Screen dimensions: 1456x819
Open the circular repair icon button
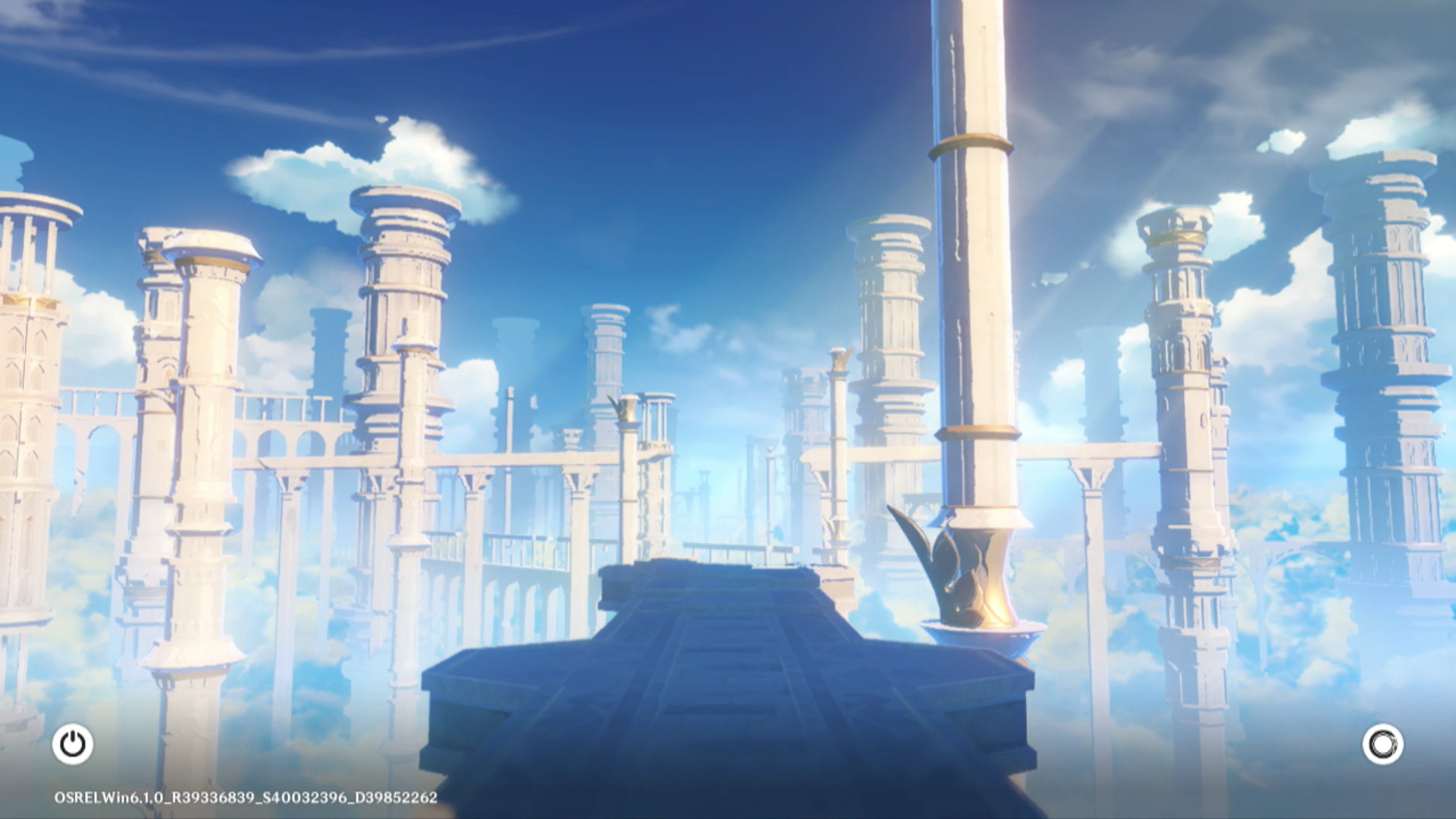coord(1382,744)
